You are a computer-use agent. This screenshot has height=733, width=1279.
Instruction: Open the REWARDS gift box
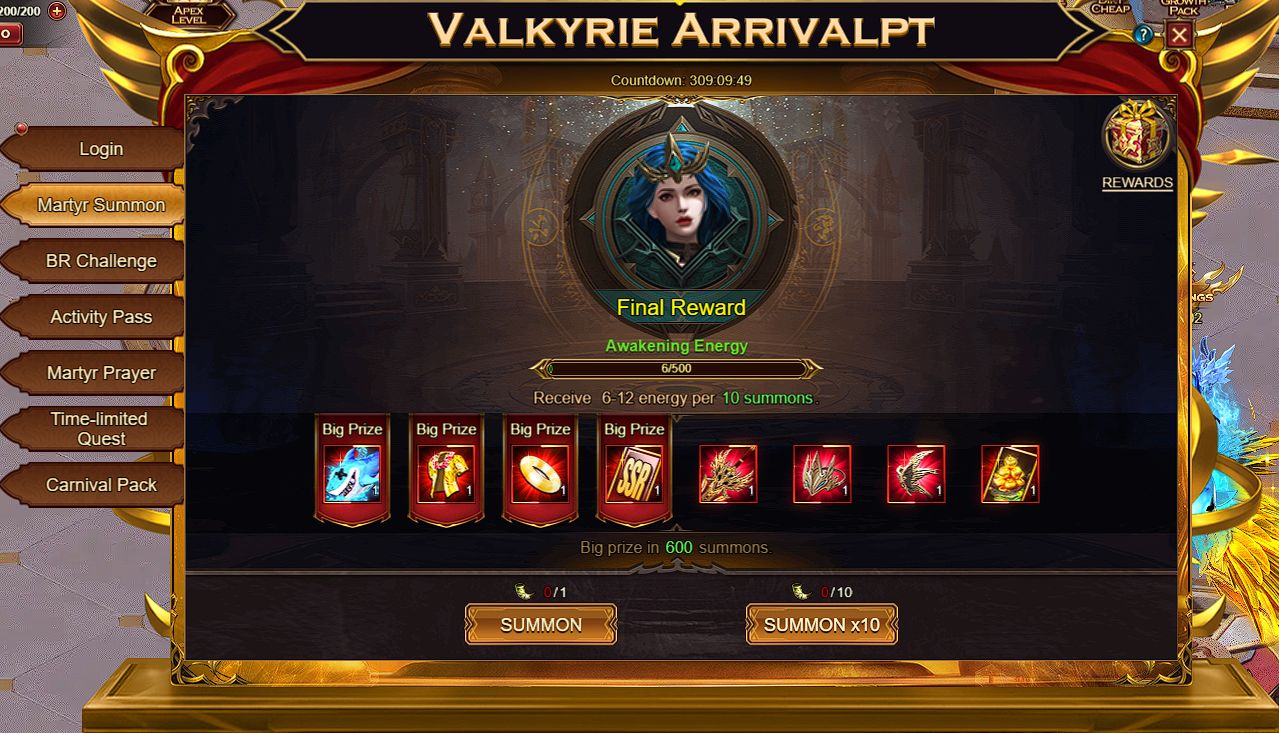point(1137,140)
